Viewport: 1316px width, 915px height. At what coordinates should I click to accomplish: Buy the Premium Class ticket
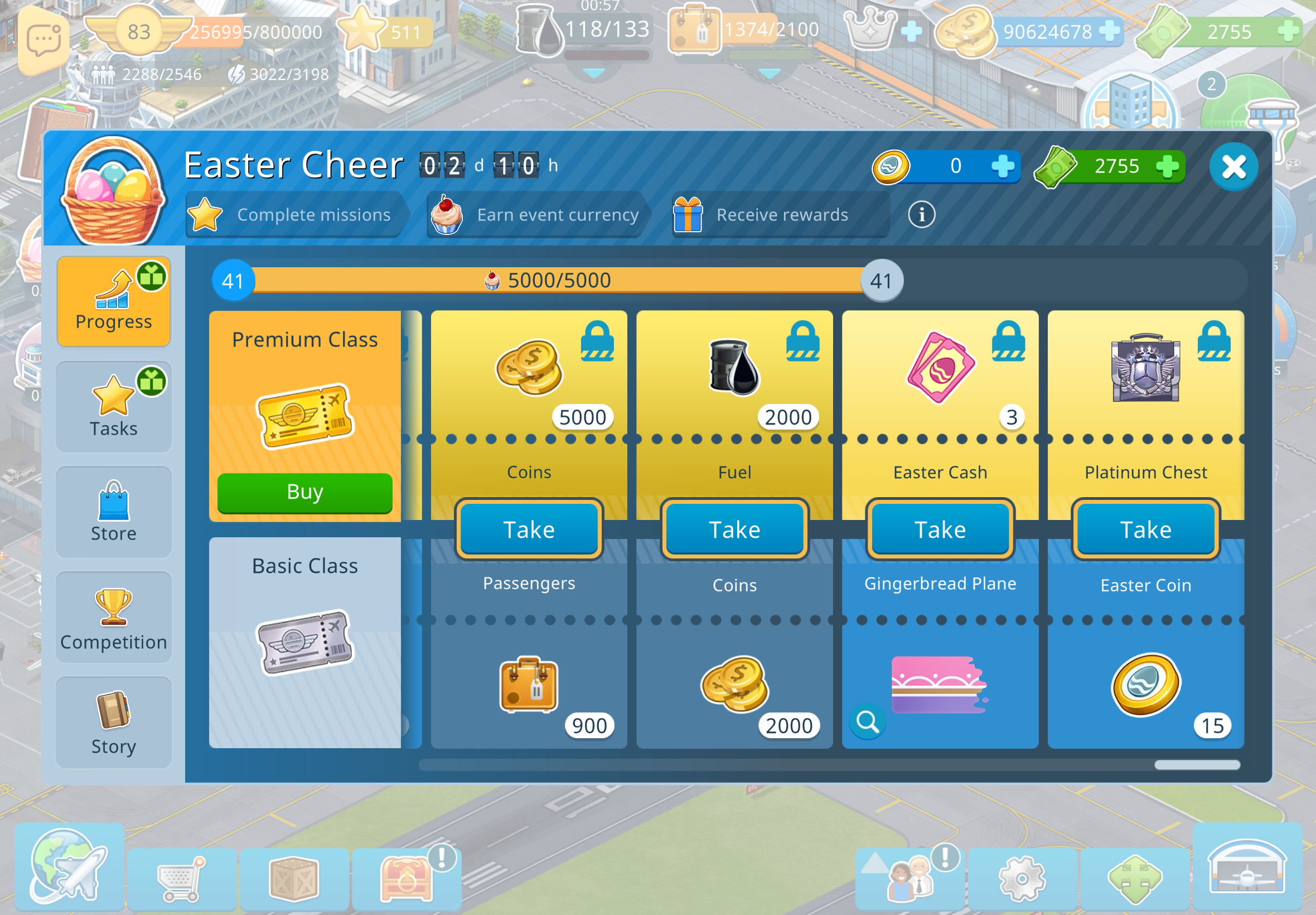pos(305,492)
